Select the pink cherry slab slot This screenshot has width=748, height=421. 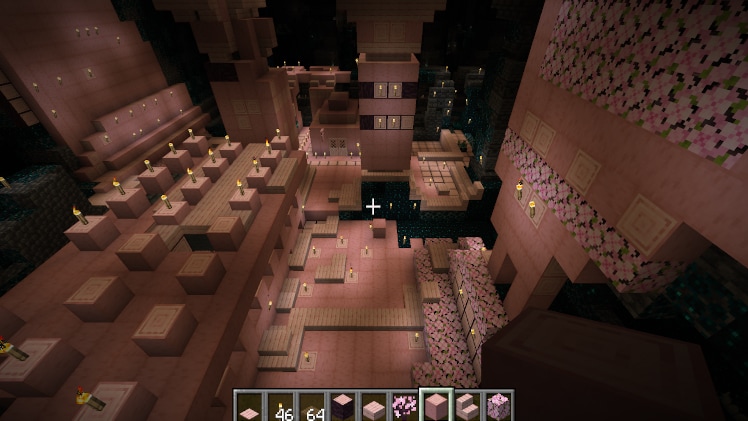[x=373, y=406]
